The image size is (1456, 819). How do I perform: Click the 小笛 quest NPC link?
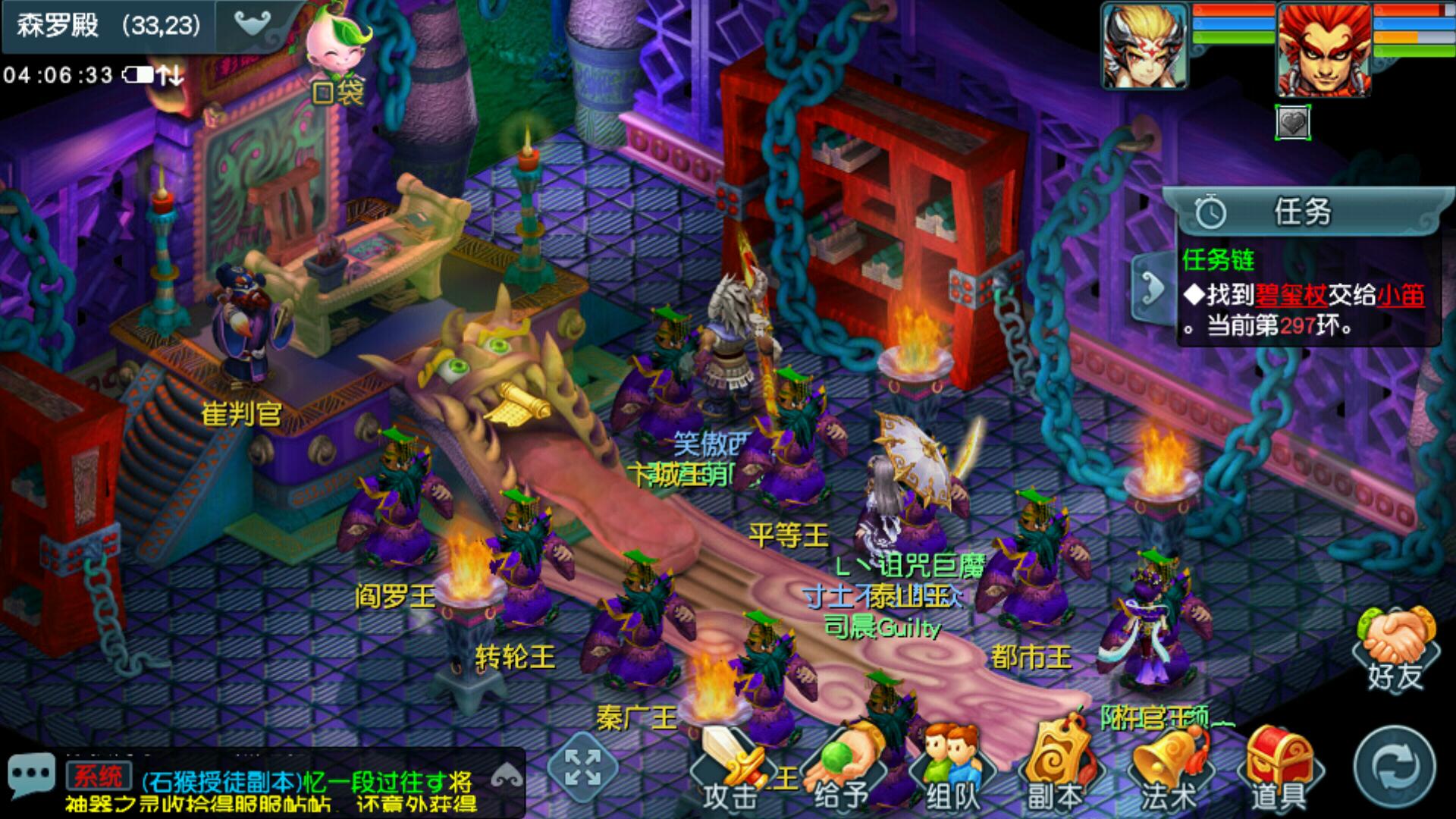coord(1400,295)
